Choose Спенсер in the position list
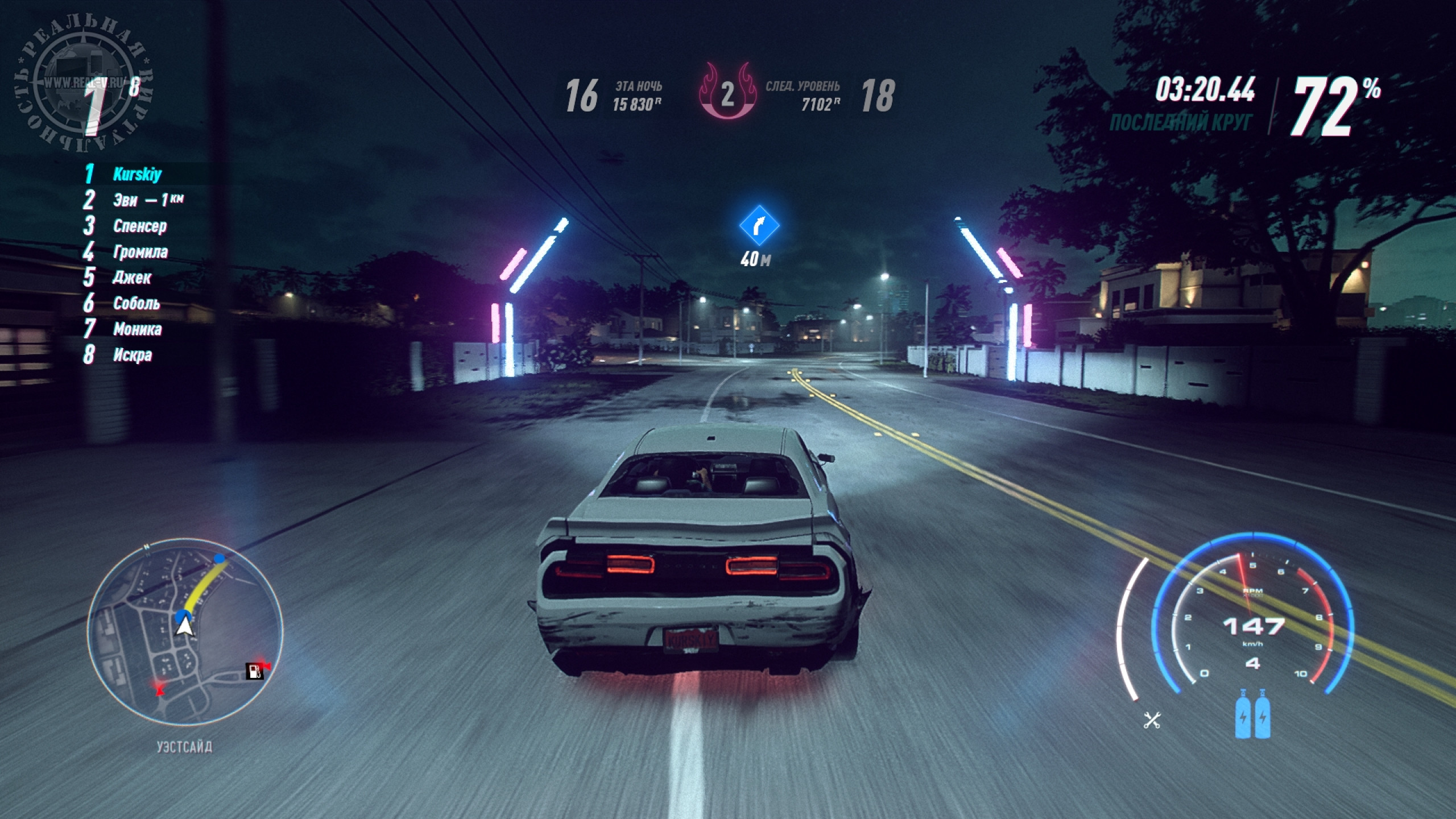This screenshot has width=1456, height=819. click(x=140, y=226)
